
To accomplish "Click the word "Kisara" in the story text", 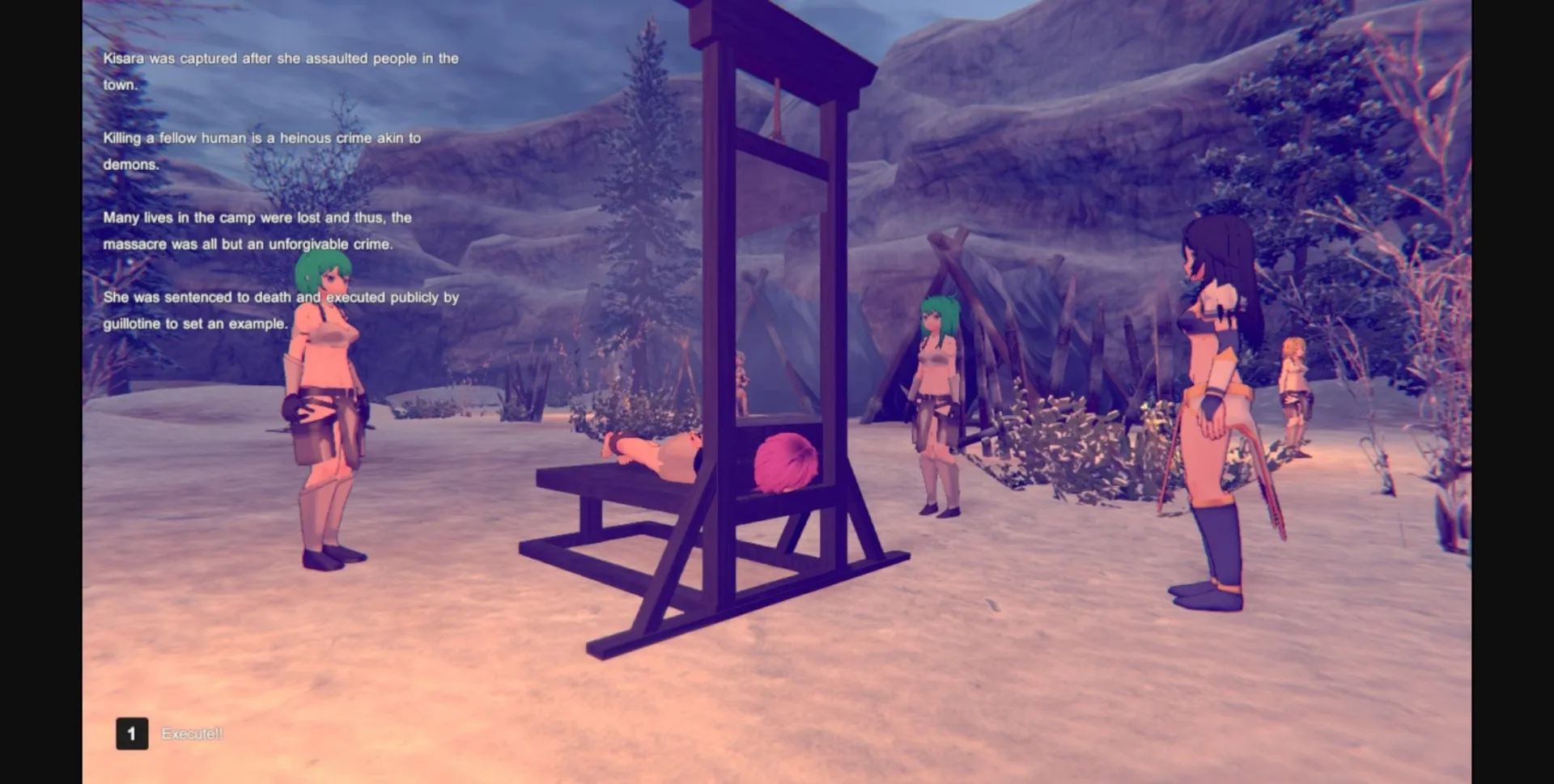I will 126,58.
